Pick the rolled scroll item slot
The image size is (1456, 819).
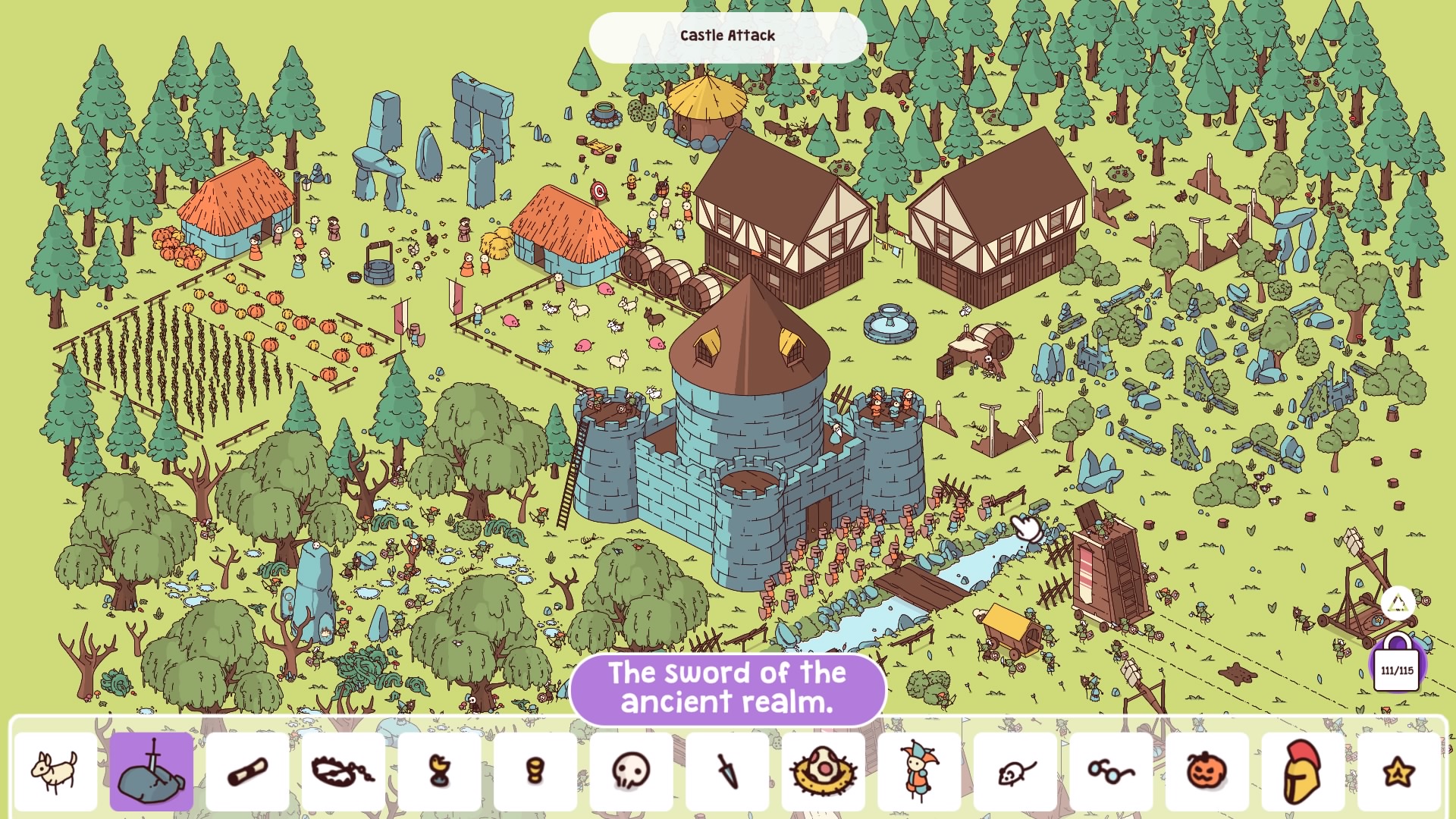247,771
